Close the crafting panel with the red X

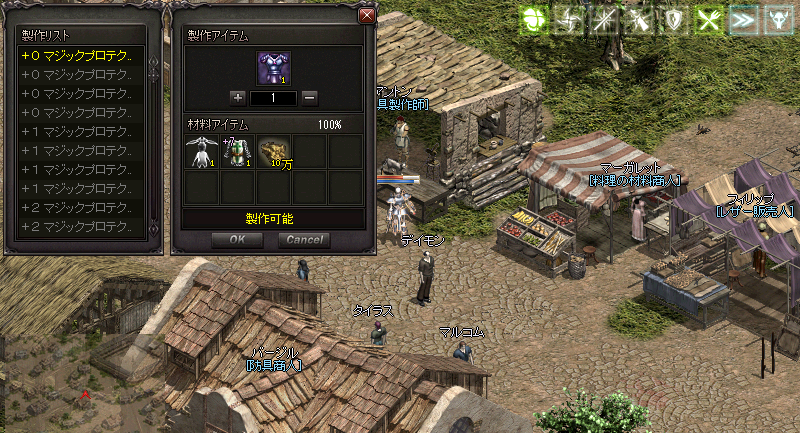click(367, 16)
